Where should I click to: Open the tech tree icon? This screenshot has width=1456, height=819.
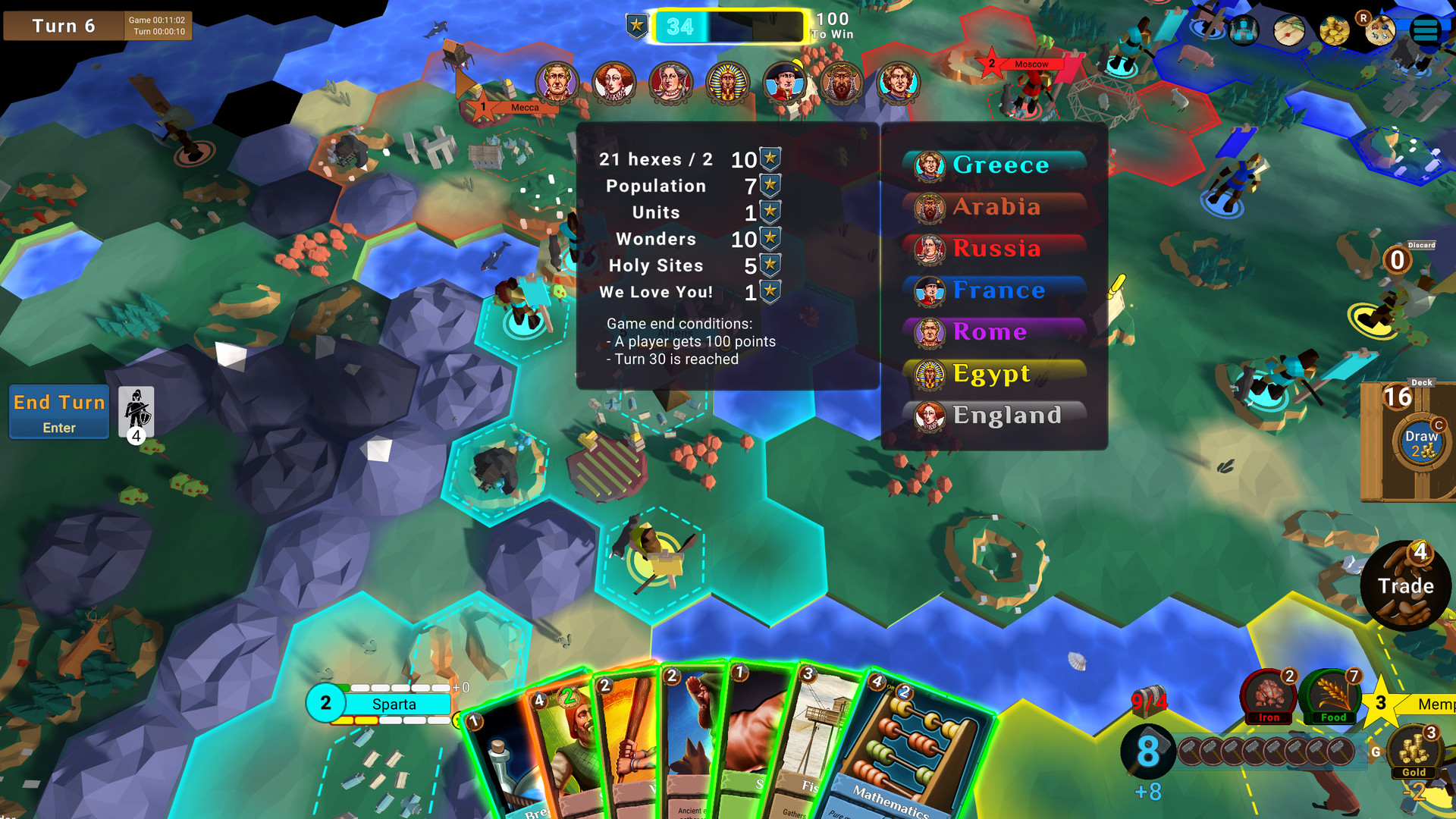click(x=1244, y=30)
